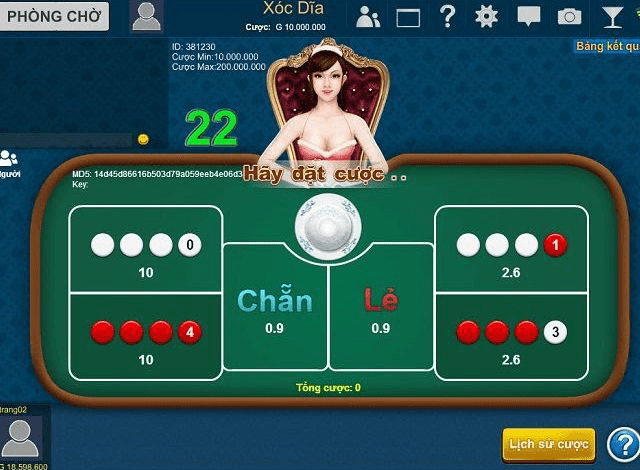Take a screenshot with the camera icon

(x=569, y=16)
